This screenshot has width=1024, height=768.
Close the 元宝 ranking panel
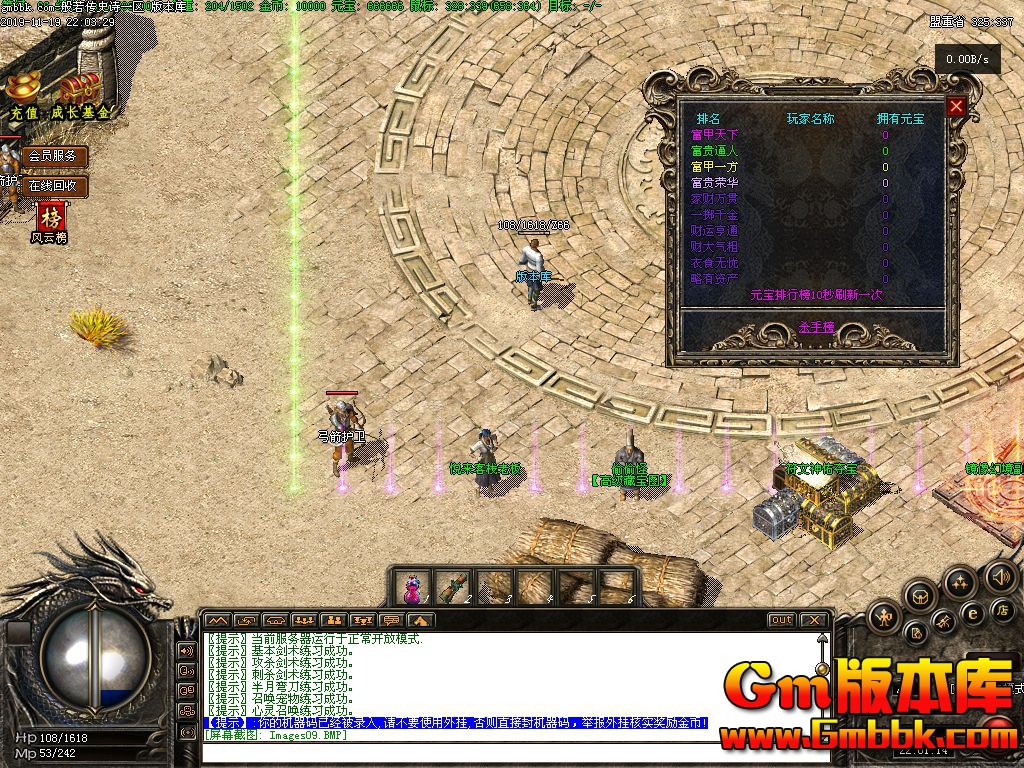pos(957,107)
